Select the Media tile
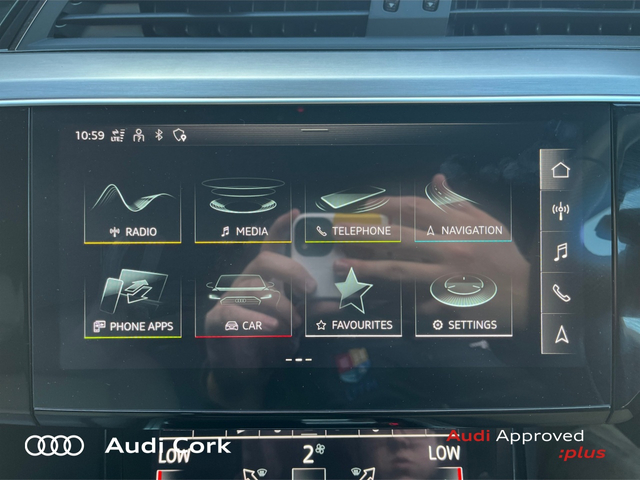 coord(244,211)
